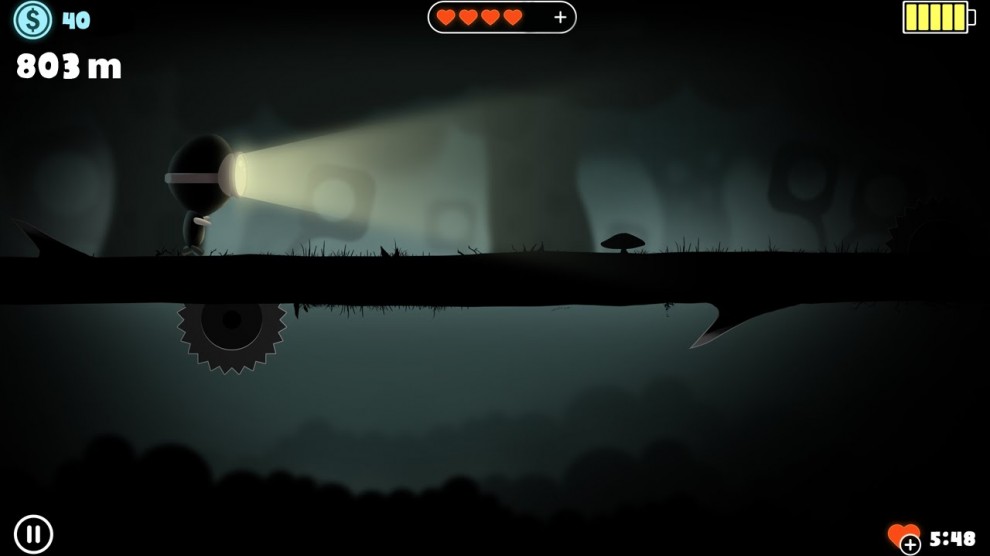
Task: Tap the blue dollar coin icon
Action: tap(33, 19)
